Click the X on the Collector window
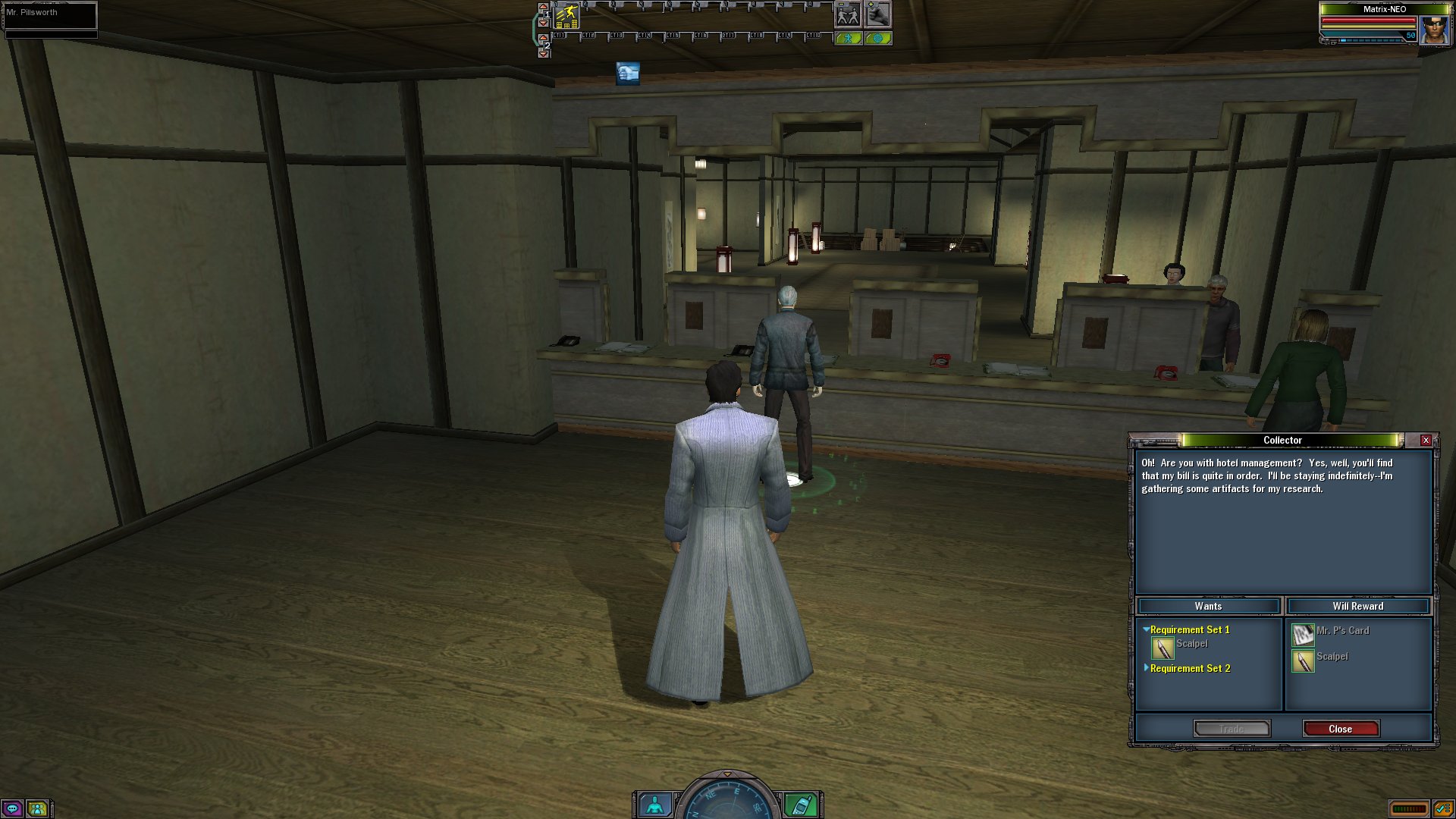Screen dimensions: 1456x819 click(x=1426, y=441)
